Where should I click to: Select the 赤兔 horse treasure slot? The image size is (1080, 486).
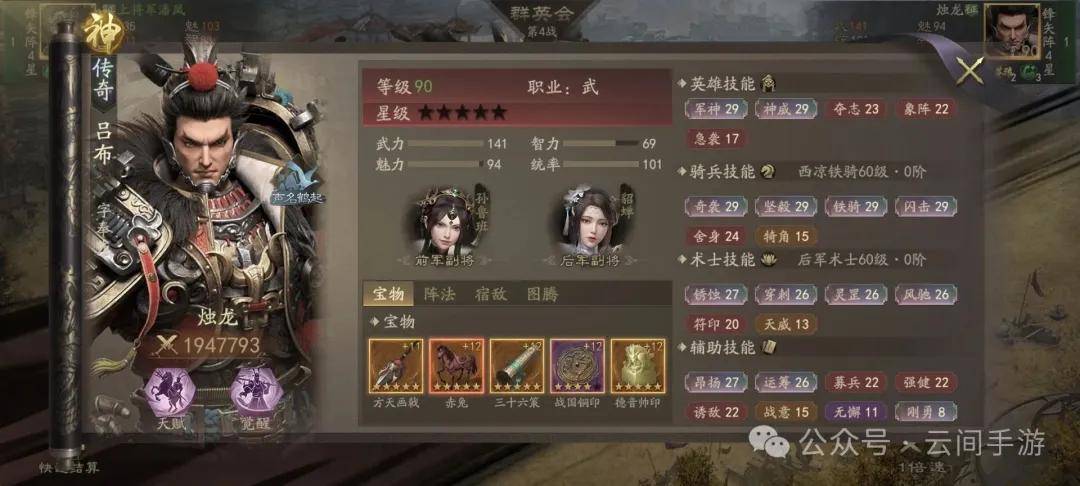tap(456, 366)
